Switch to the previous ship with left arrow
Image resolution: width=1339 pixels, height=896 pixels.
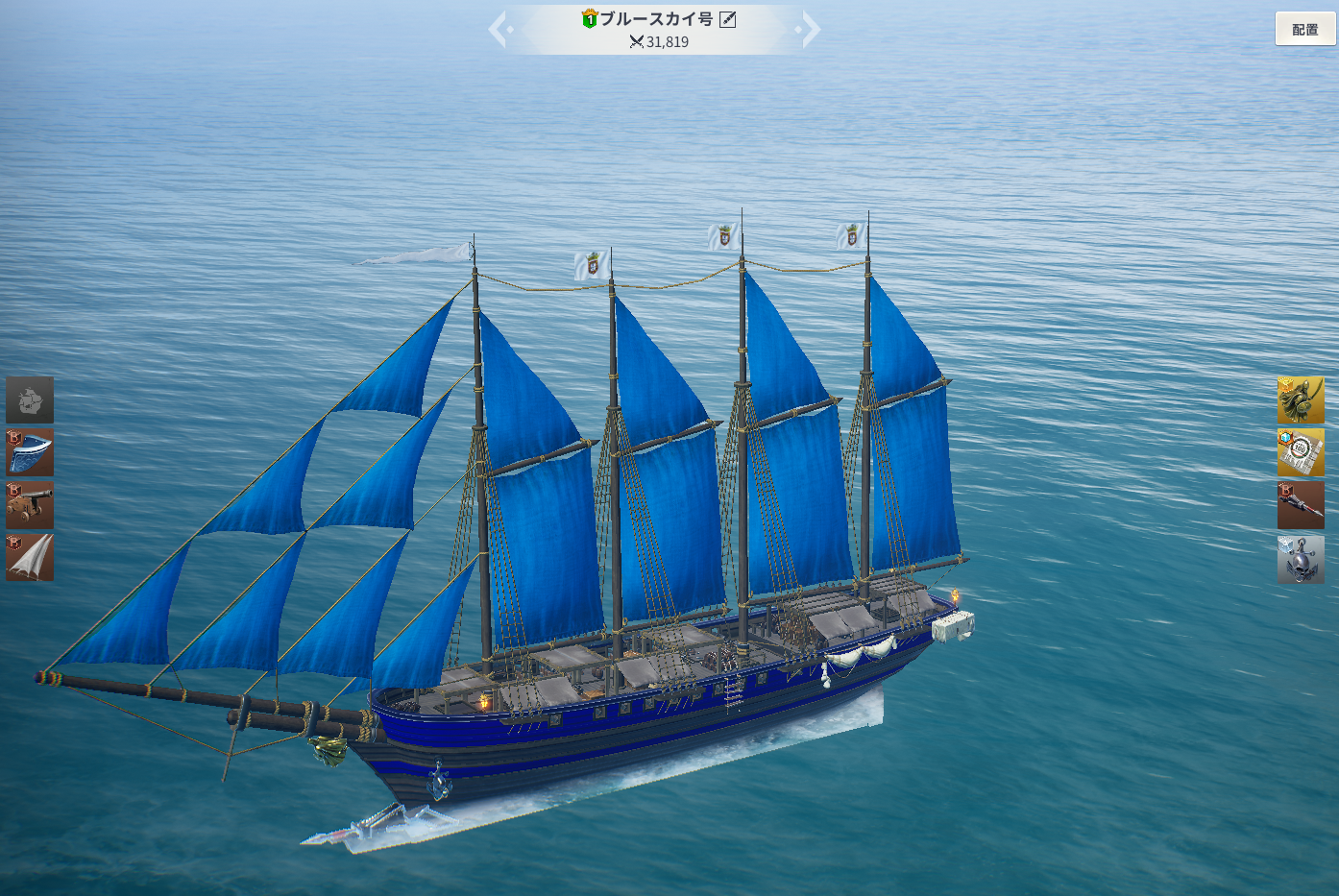point(499,30)
